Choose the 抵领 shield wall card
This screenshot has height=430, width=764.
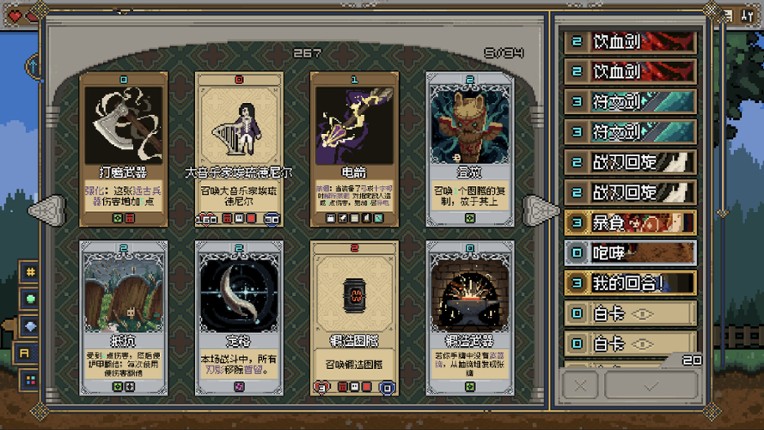click(x=124, y=317)
